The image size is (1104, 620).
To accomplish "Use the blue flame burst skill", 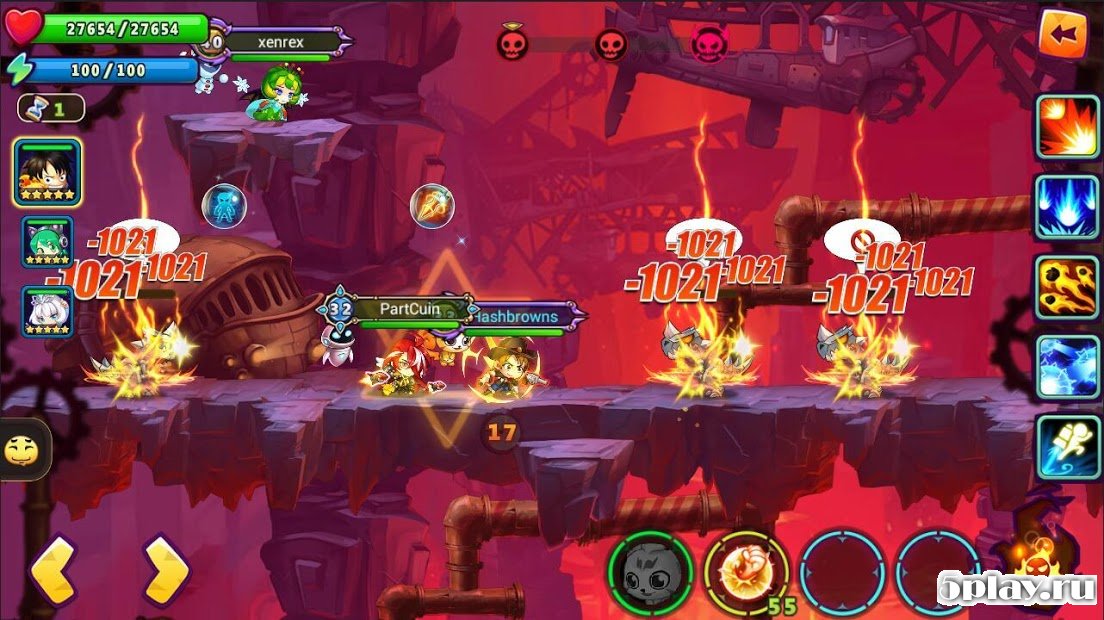I will tap(1067, 207).
